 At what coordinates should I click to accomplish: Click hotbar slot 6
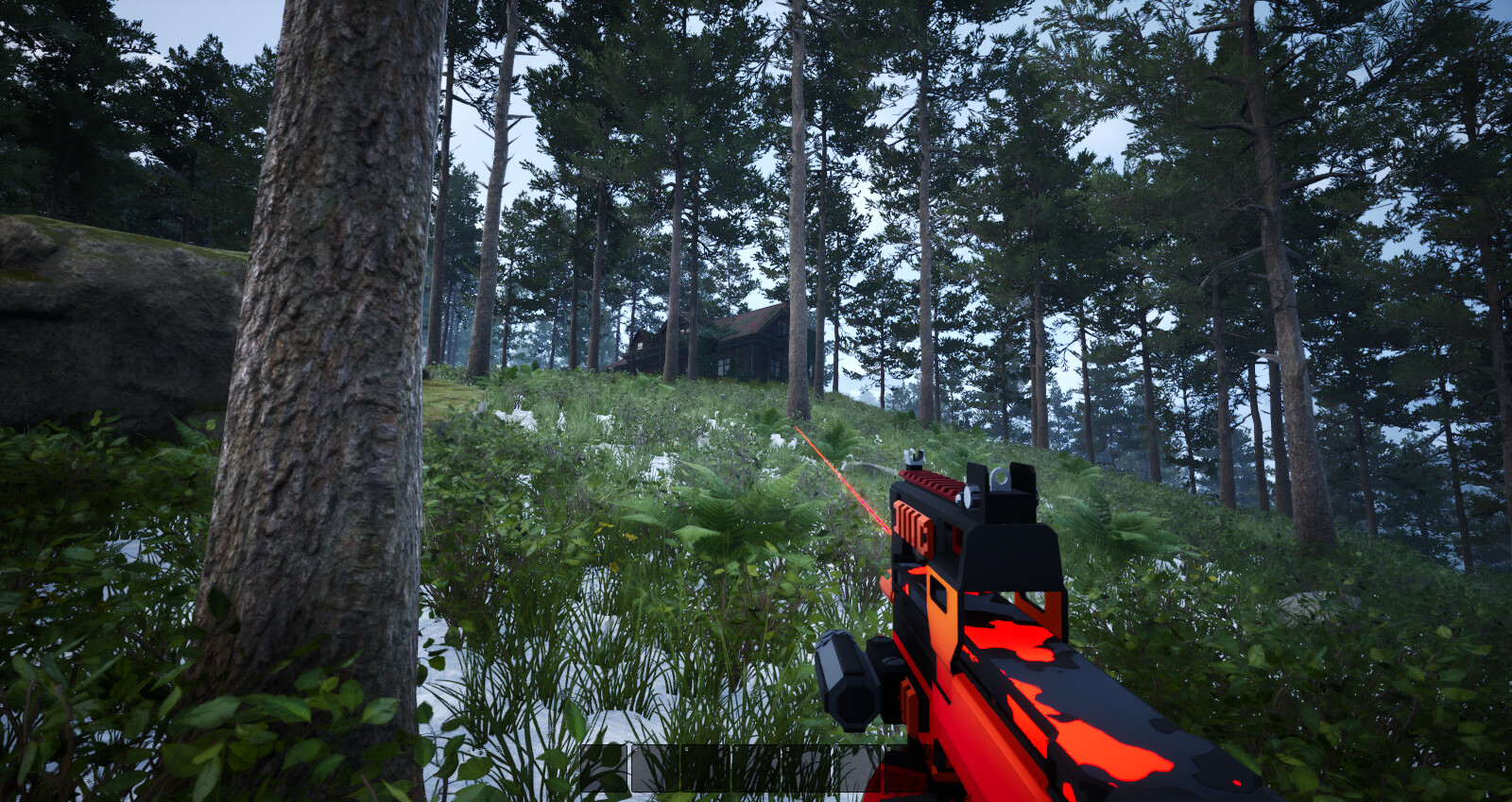click(x=706, y=768)
